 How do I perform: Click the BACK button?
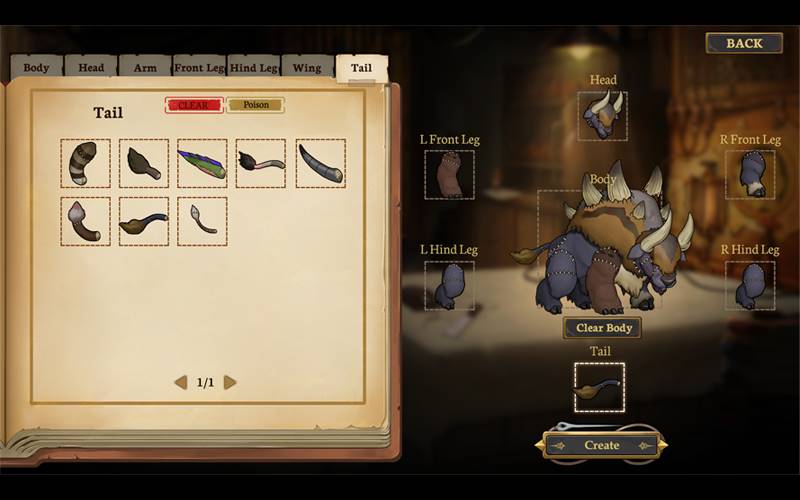[x=744, y=43]
